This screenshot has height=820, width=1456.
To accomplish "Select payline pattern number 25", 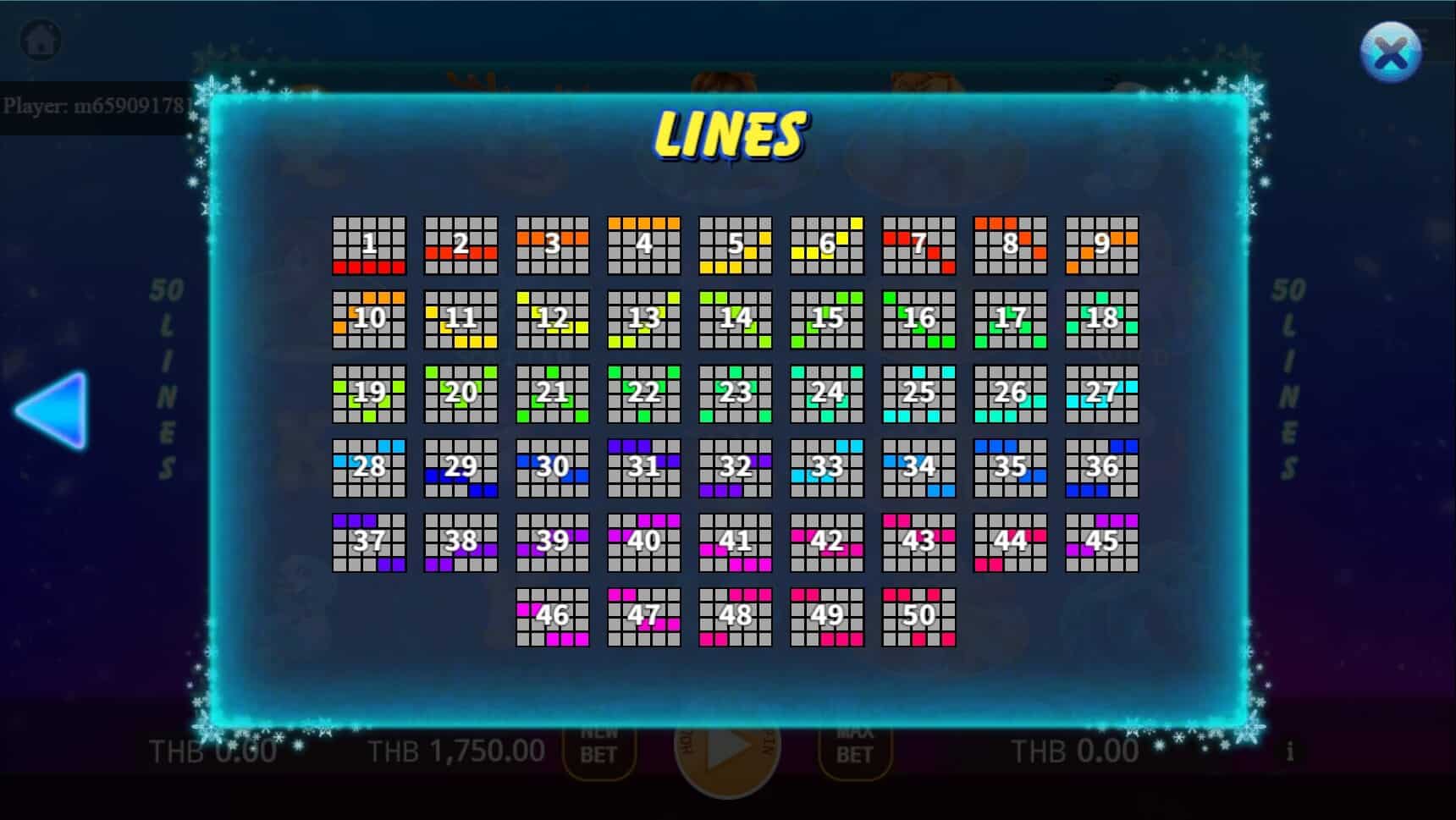I will click(x=918, y=392).
